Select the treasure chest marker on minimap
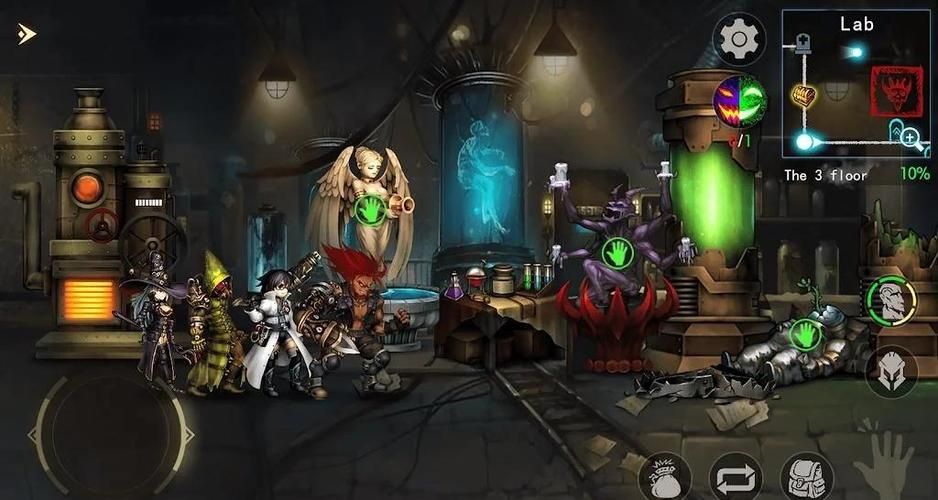Viewport: 938px width, 500px height. click(x=805, y=95)
